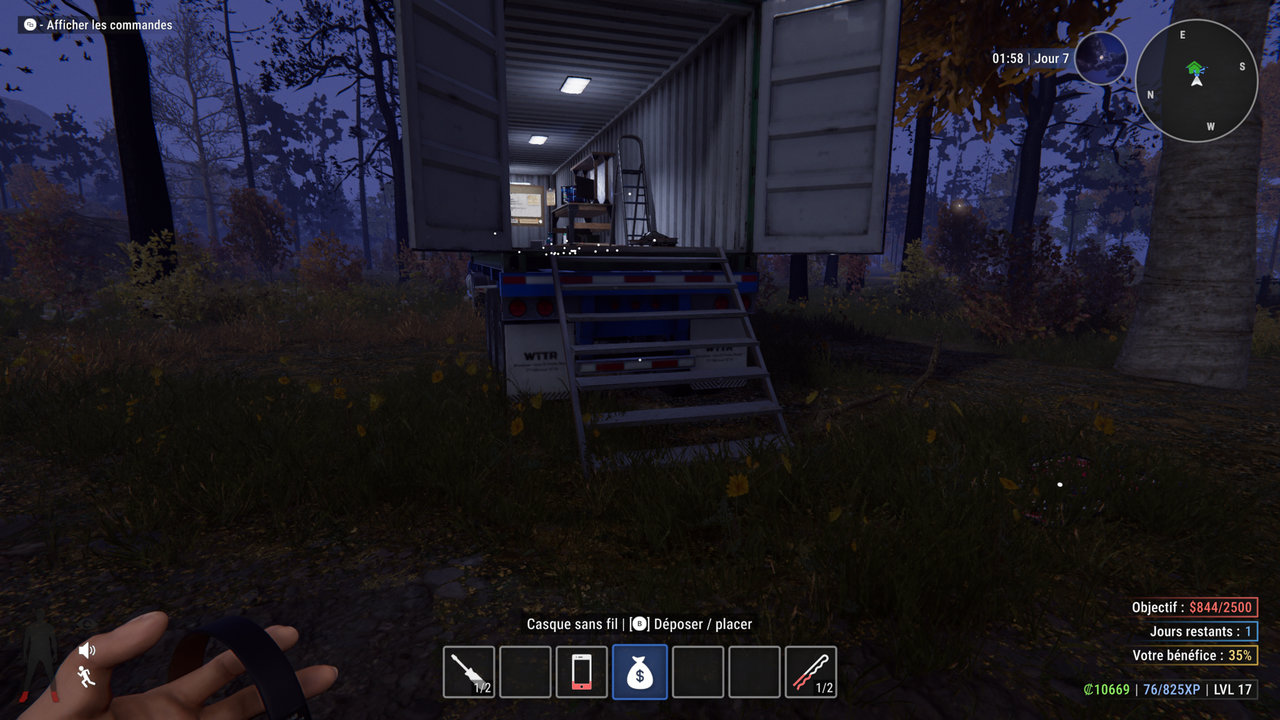Image resolution: width=1280 pixels, height=720 pixels.
Task: Click the Votre bénéfice percentage tracker
Action: [1194, 655]
